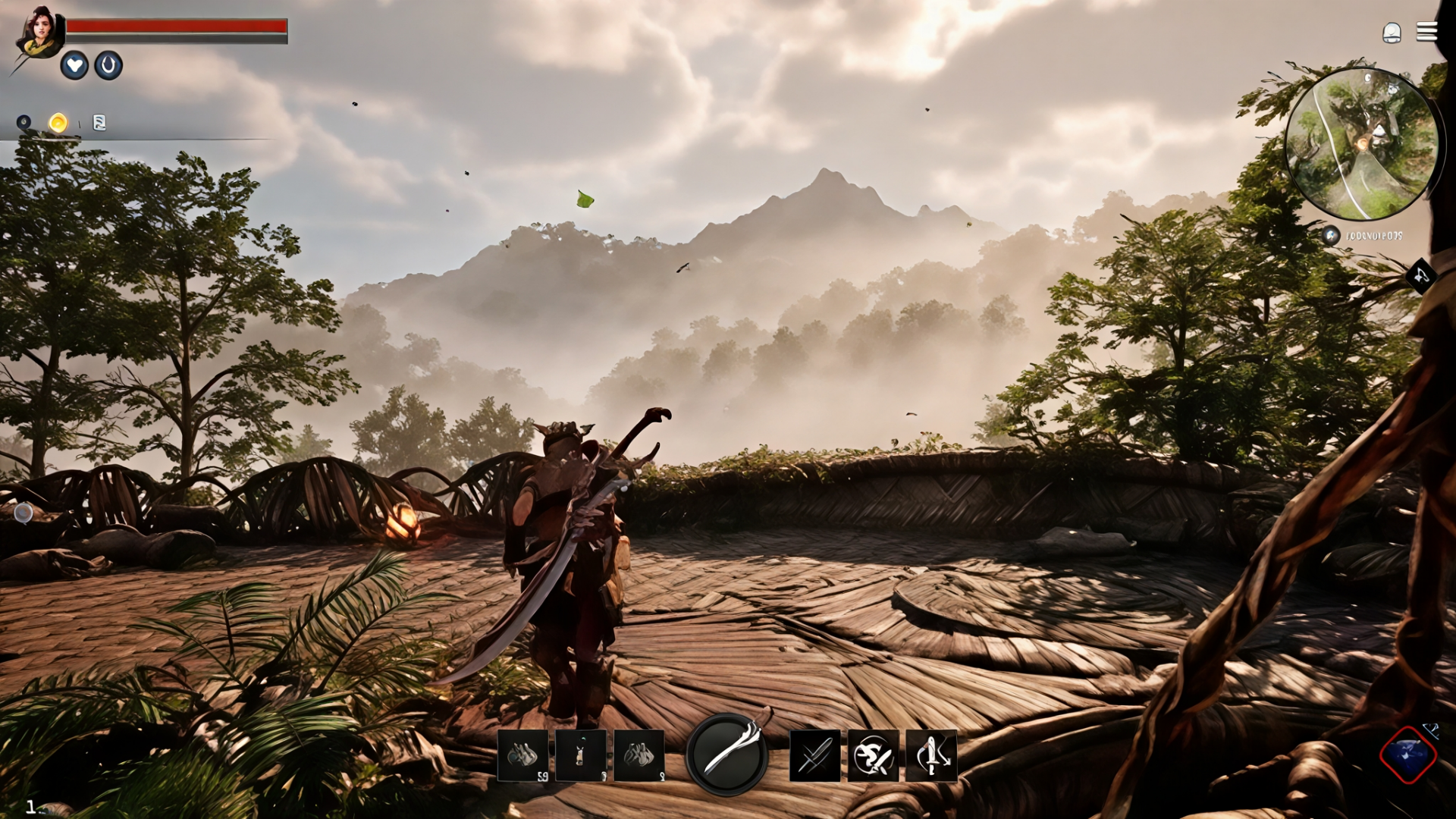Open the hamburger menu
This screenshot has height=819, width=1456.
click(1426, 32)
